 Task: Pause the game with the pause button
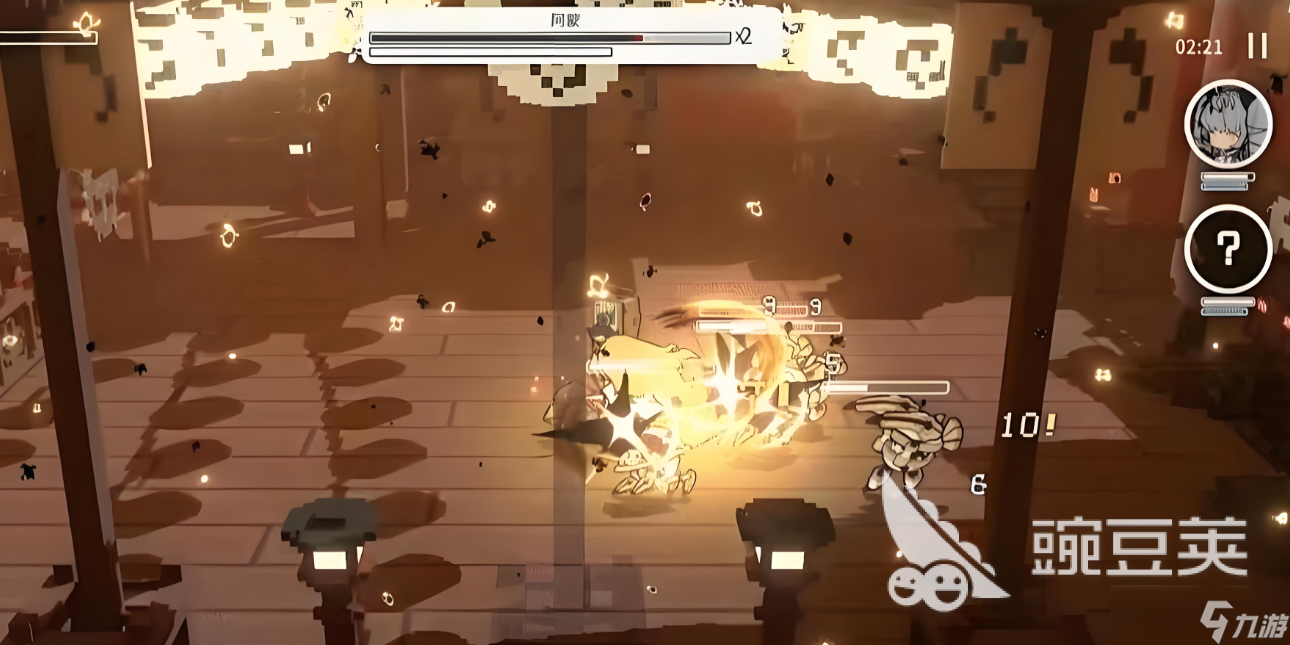point(1257,46)
